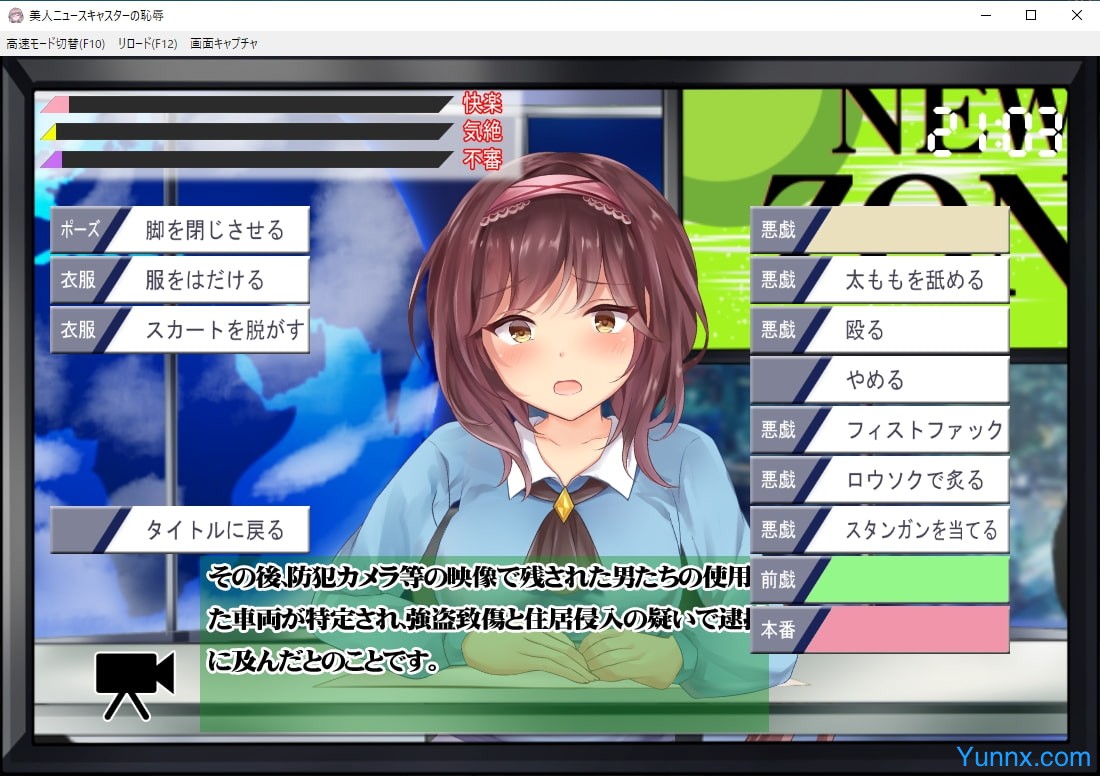Open the 画面キャプチャ menu item

[x=224, y=44]
